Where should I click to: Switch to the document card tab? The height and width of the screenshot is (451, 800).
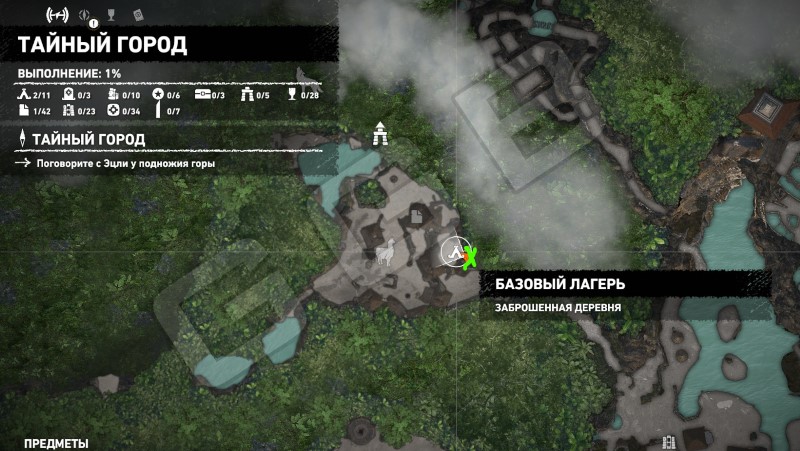(138, 15)
